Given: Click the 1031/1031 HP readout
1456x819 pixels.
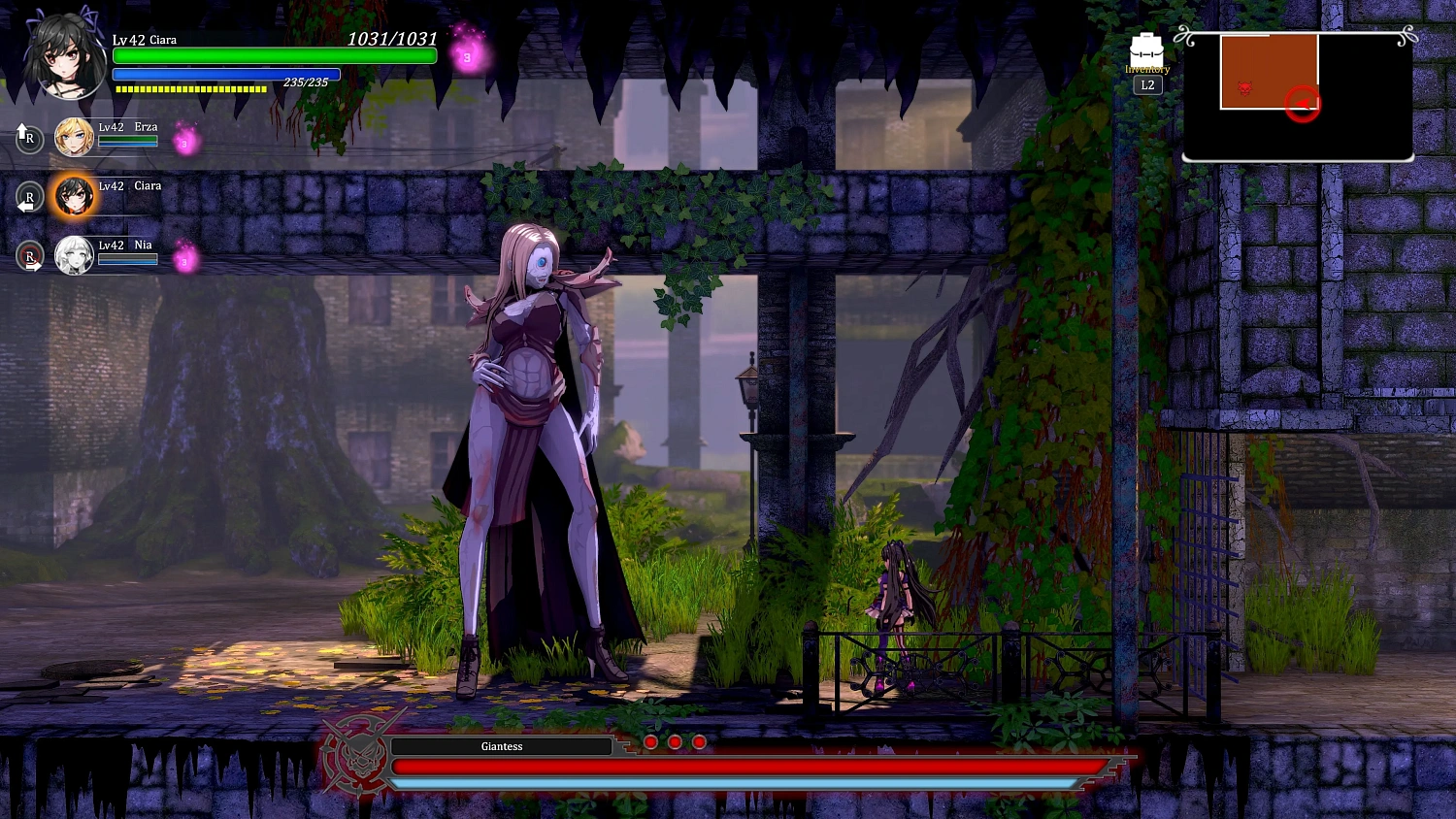Looking at the screenshot, I should (392, 39).
